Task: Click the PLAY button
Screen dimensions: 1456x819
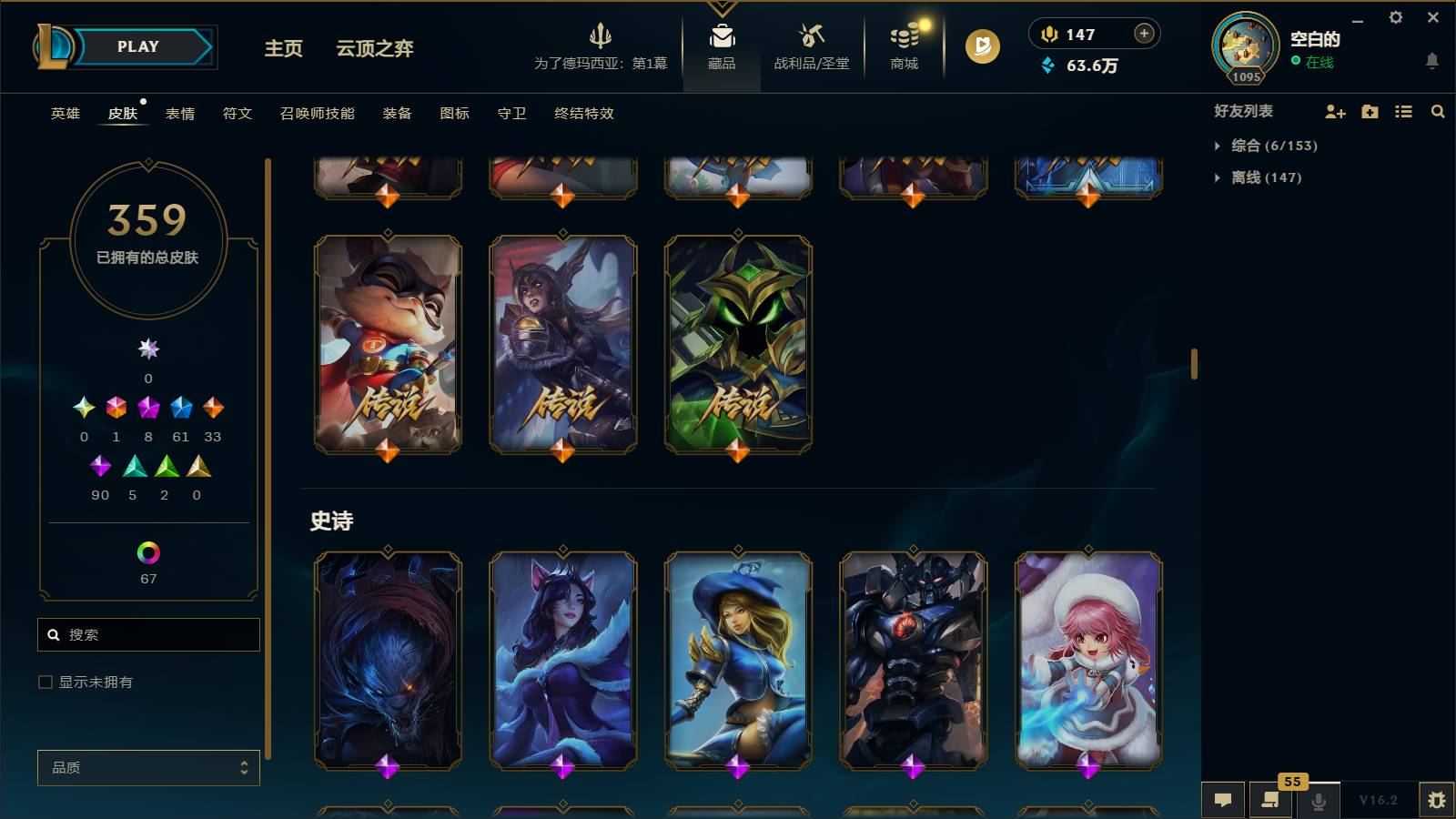Action: pyautogui.click(x=135, y=46)
